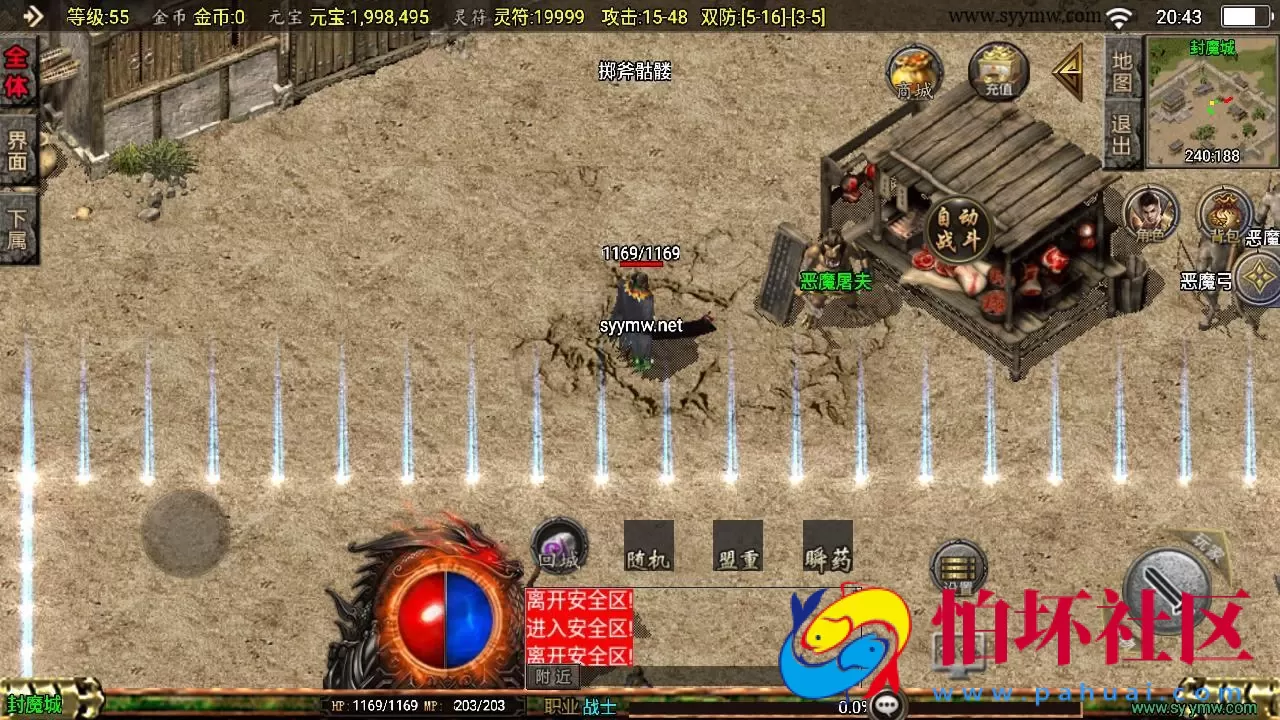
Task: Click the 封魔城 minimap thumbnail
Action: 1211,100
